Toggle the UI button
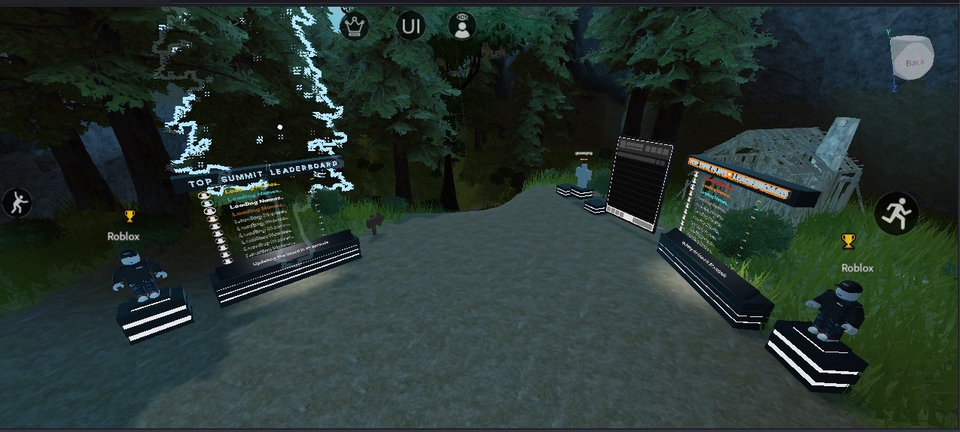Viewport: 960px width, 432px height. click(x=410, y=26)
